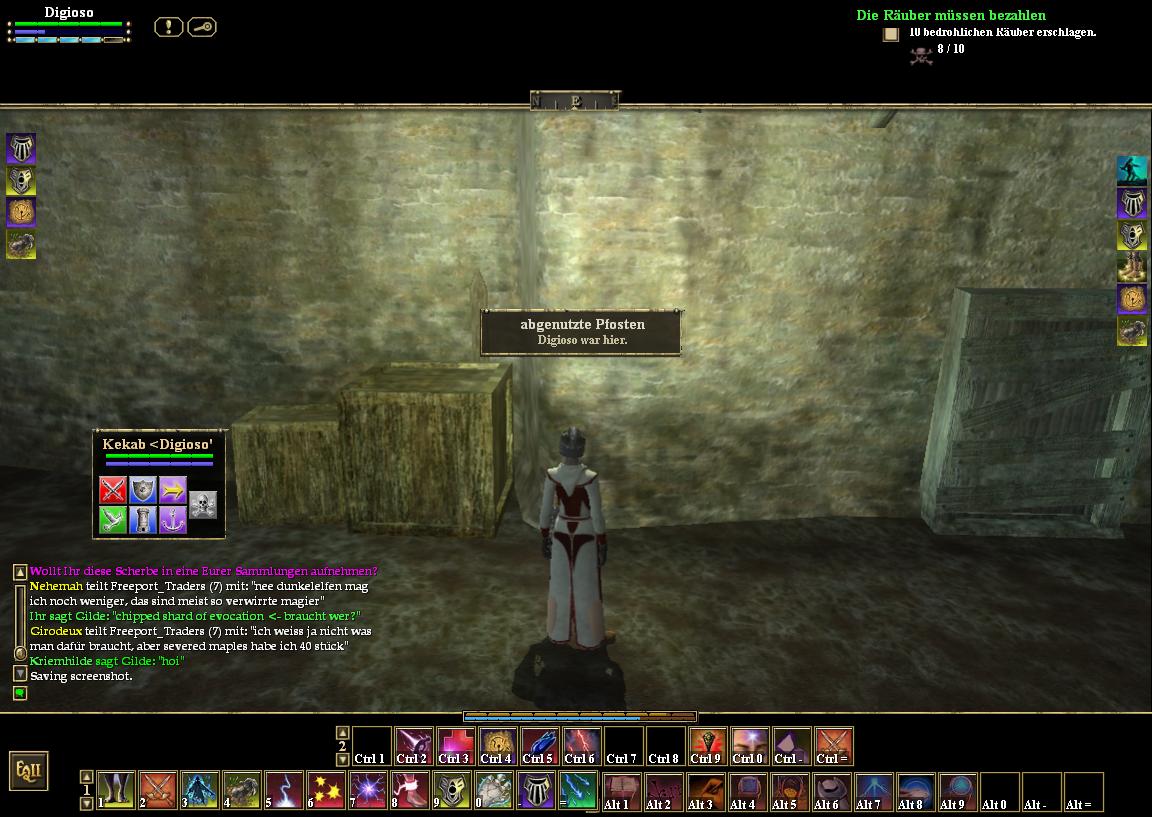Select the pet's purple anchor stay command

pos(173,520)
